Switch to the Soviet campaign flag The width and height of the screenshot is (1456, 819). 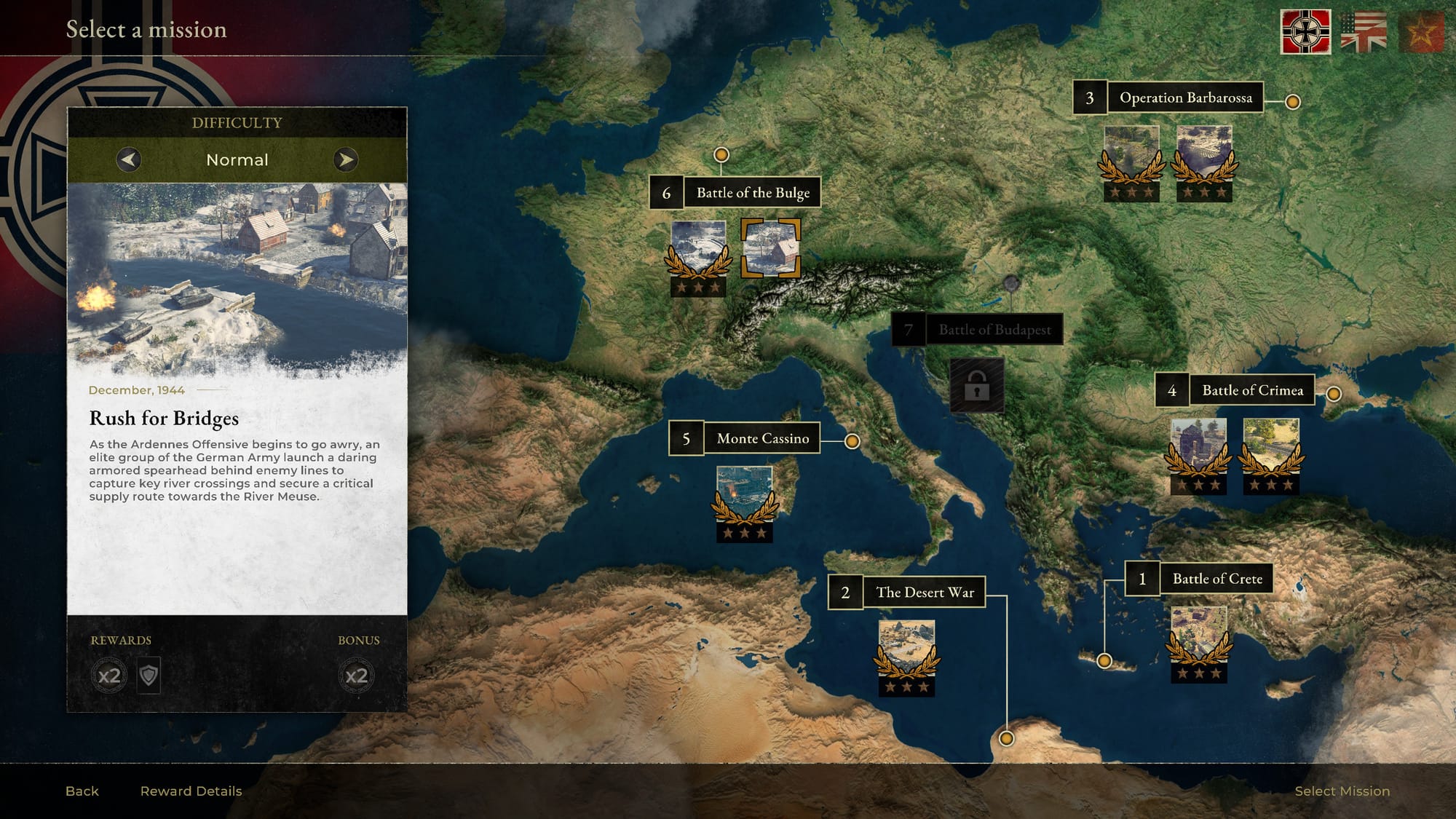pyautogui.click(x=1420, y=32)
